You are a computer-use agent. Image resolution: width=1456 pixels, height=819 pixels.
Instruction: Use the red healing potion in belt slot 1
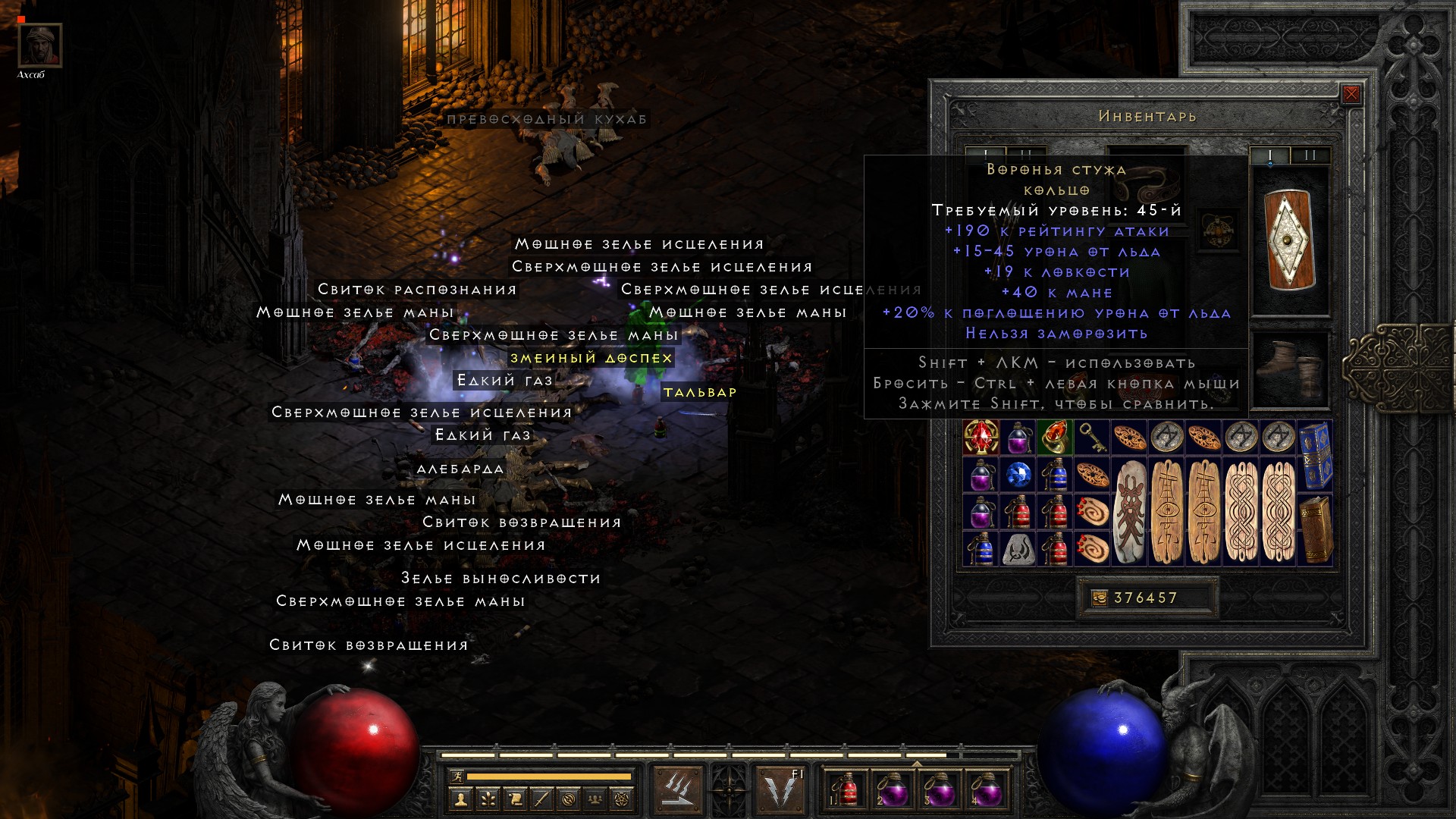[x=845, y=790]
